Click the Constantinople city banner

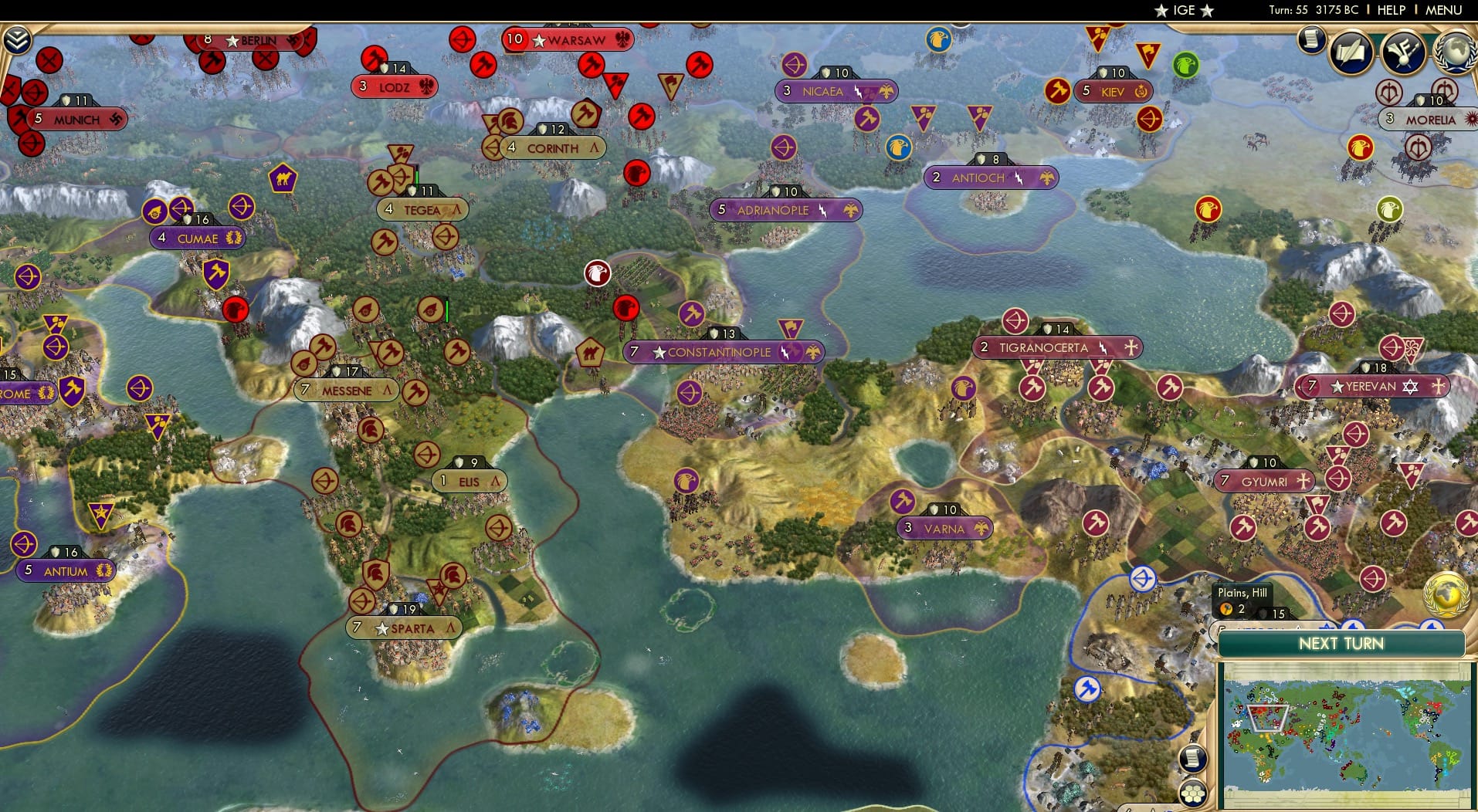tap(720, 351)
